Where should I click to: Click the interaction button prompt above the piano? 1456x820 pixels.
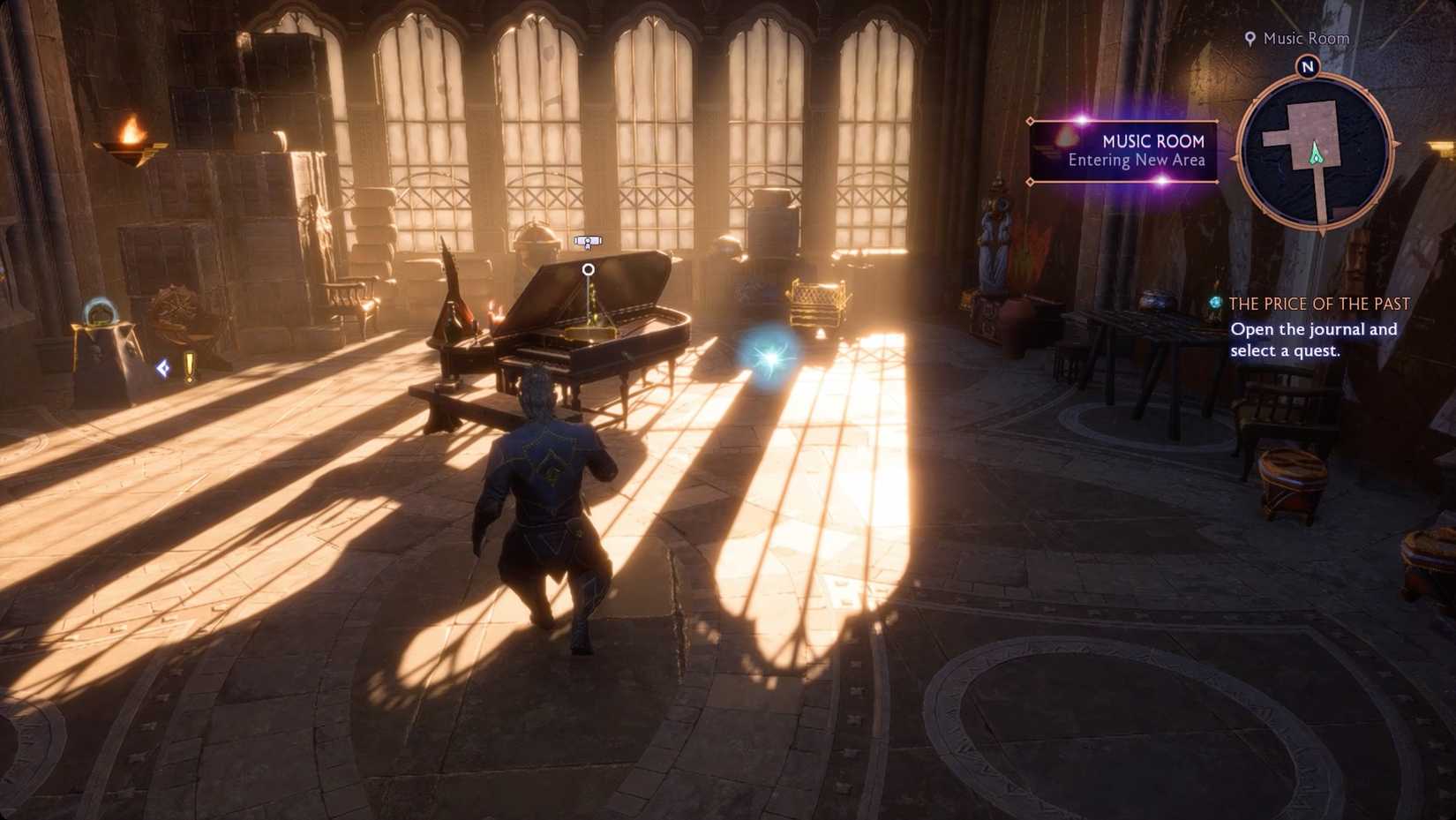pos(588,240)
